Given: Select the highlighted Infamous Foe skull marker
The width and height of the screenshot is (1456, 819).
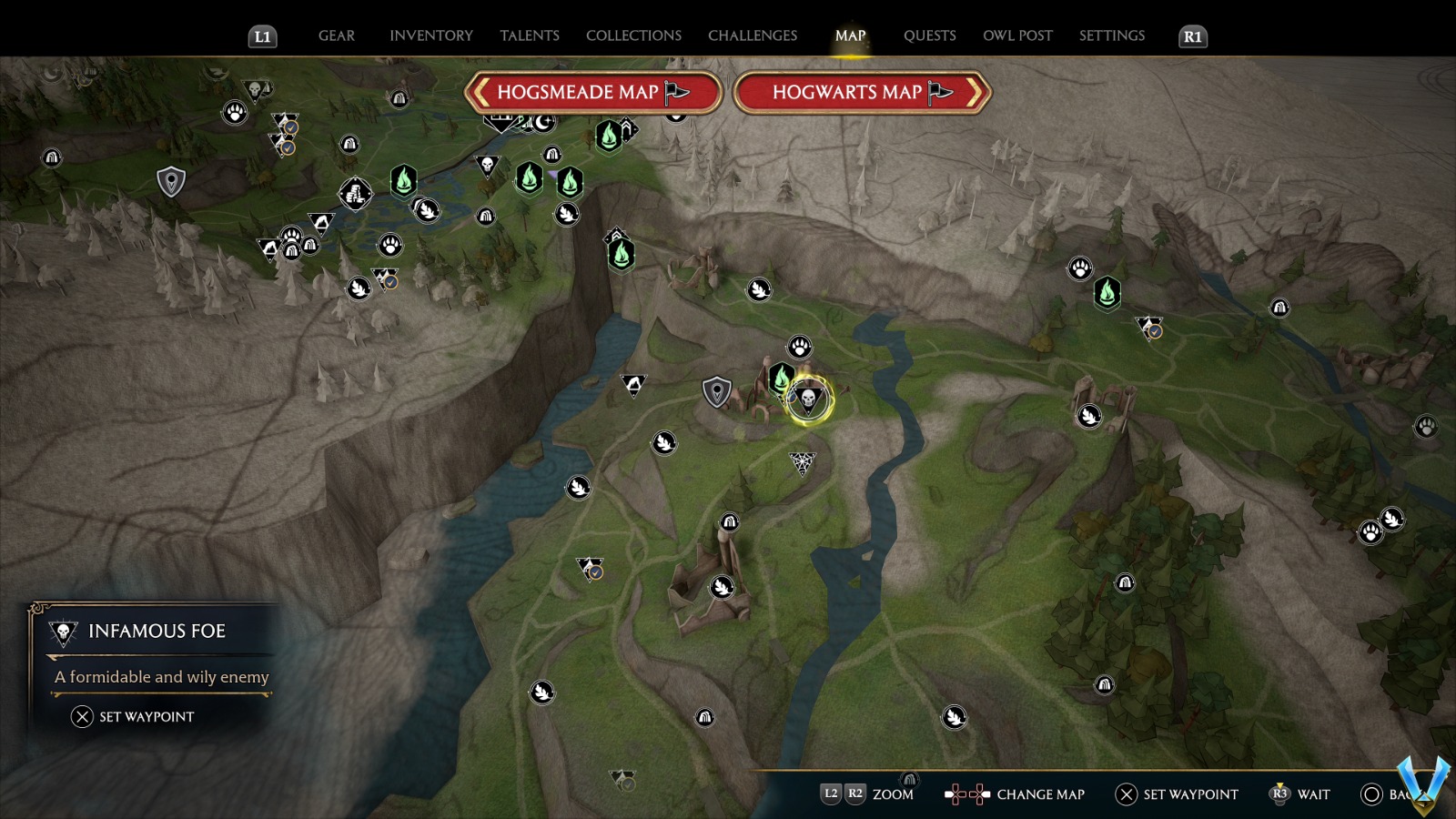Looking at the screenshot, I should tap(807, 399).
